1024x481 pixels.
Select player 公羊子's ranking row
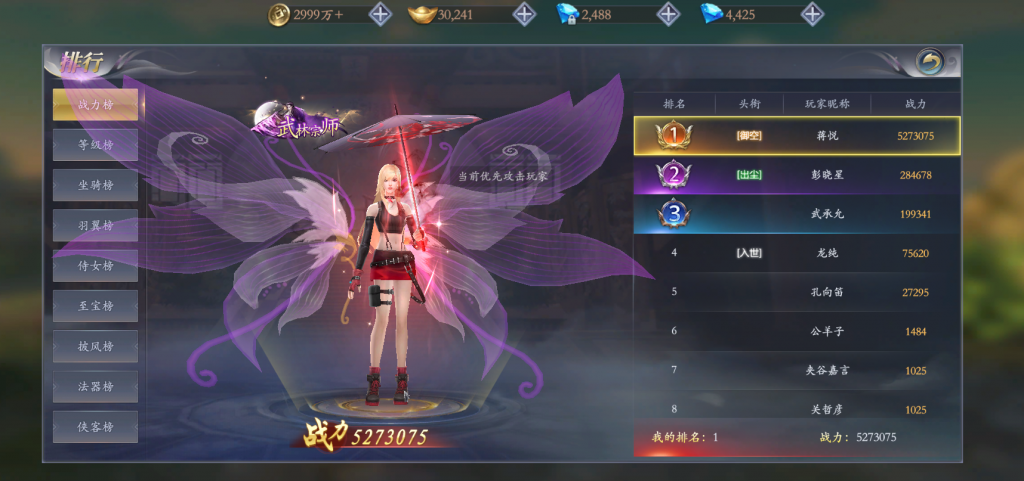[x=797, y=331]
